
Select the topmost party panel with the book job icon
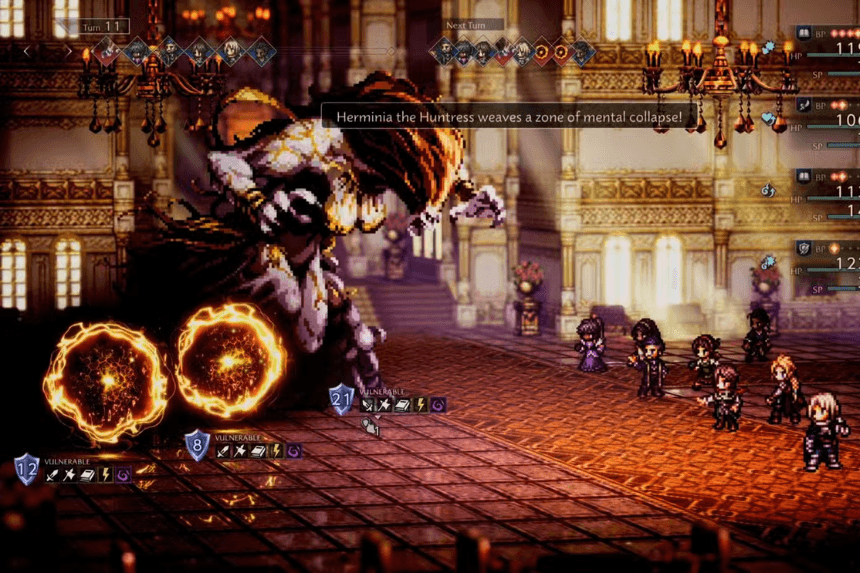[x=825, y=46]
